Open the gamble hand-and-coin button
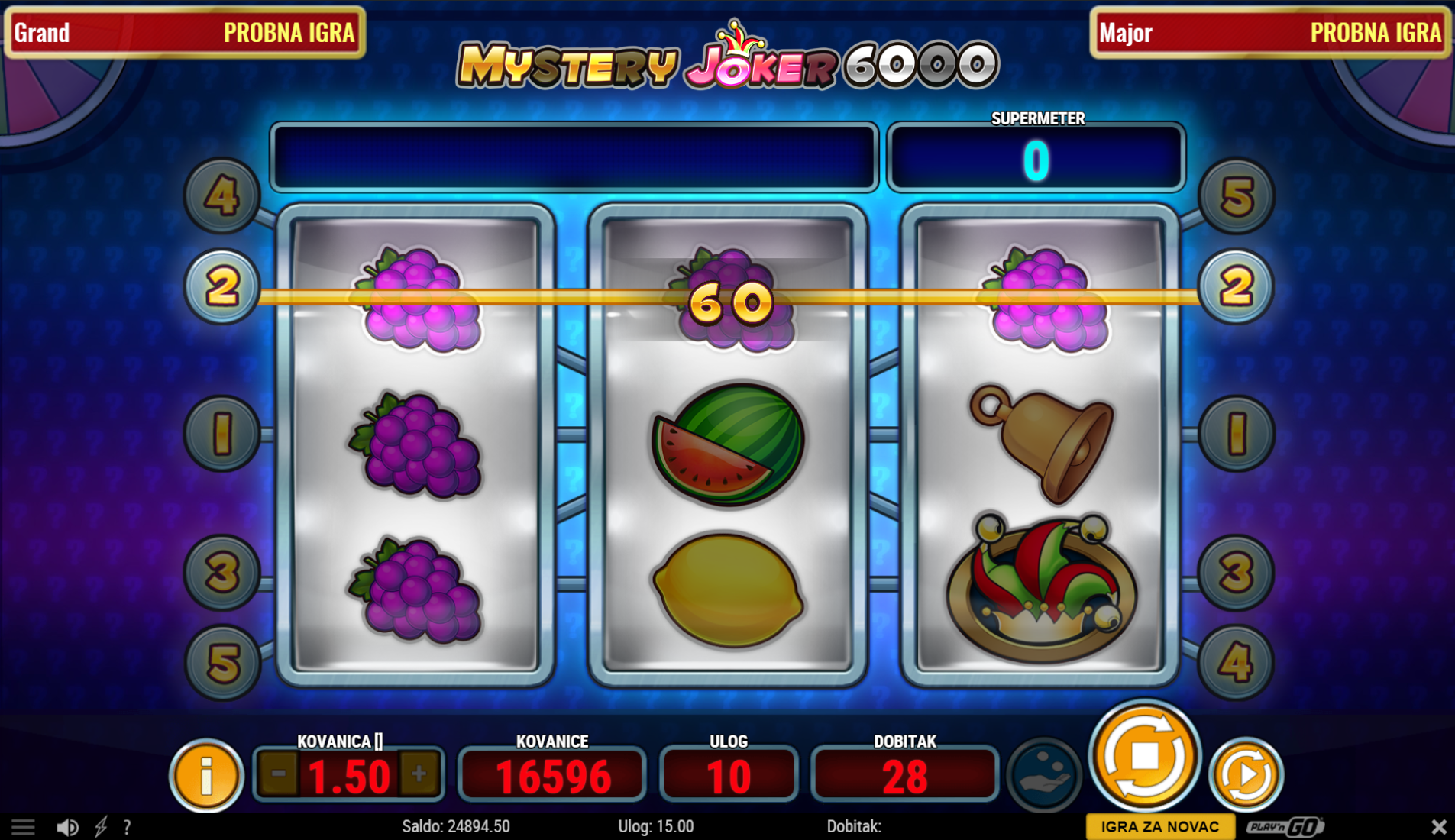This screenshot has width=1455, height=840. (x=1044, y=774)
